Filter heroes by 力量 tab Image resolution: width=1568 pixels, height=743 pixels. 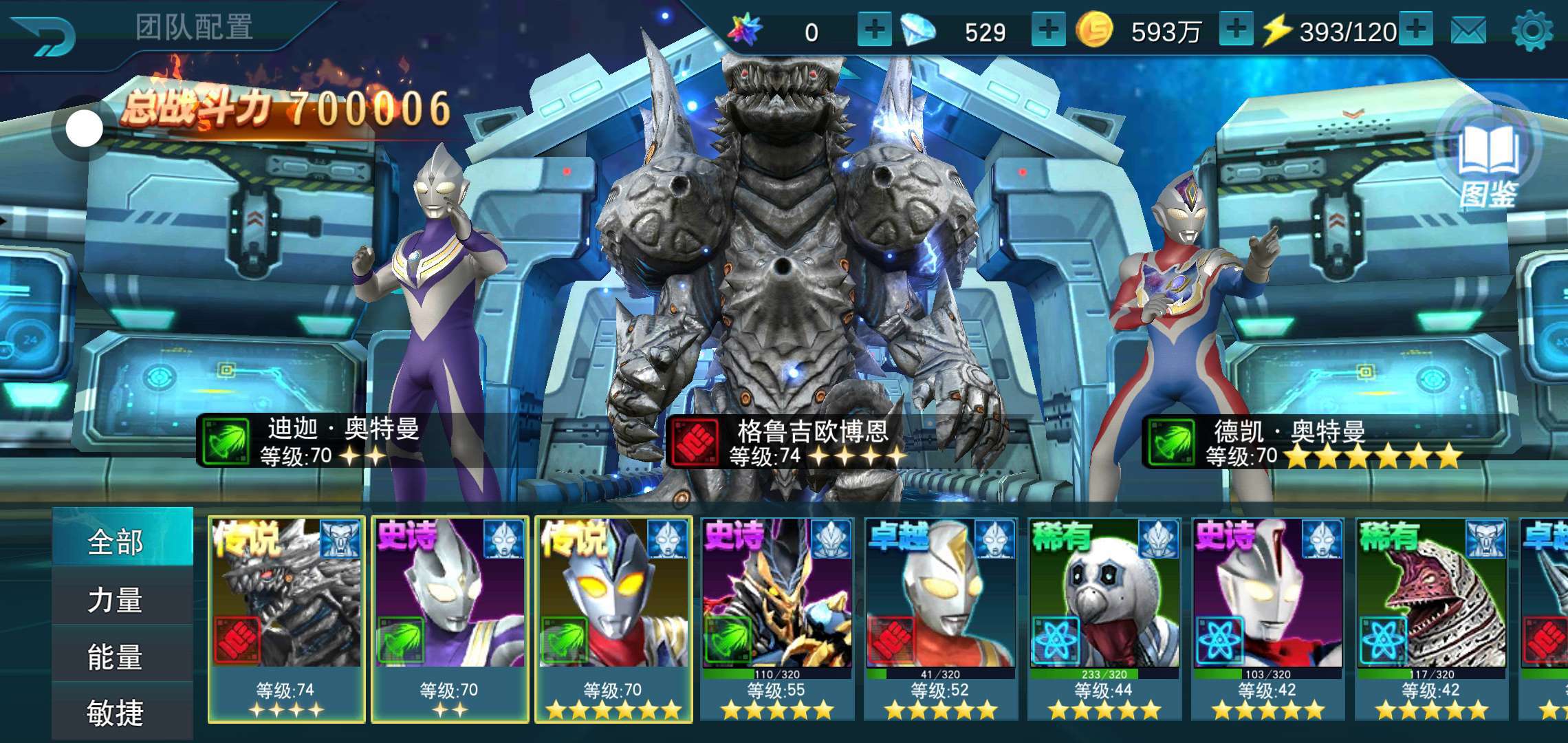(x=116, y=600)
